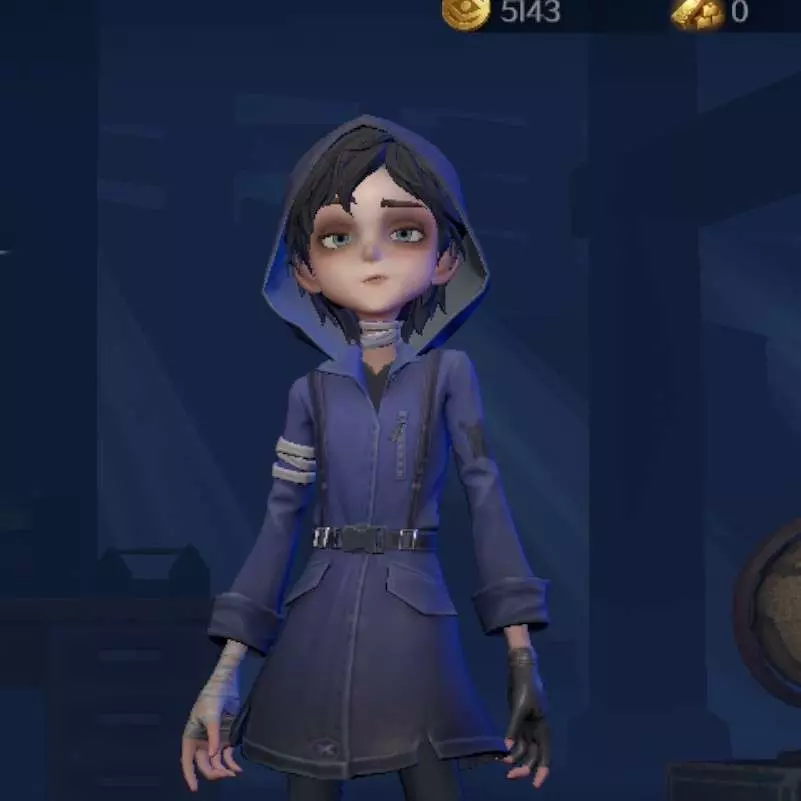Tap the gold bars currency icon

tap(697, 13)
